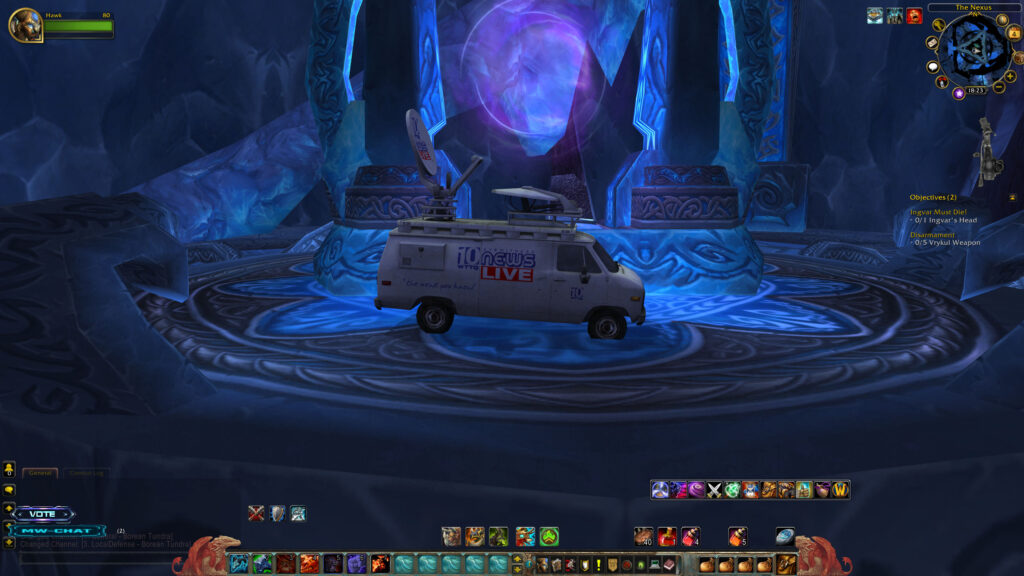Image resolution: width=1024 pixels, height=576 pixels.
Task: Open the yellow exclamation quest log button
Action: tap(598, 565)
